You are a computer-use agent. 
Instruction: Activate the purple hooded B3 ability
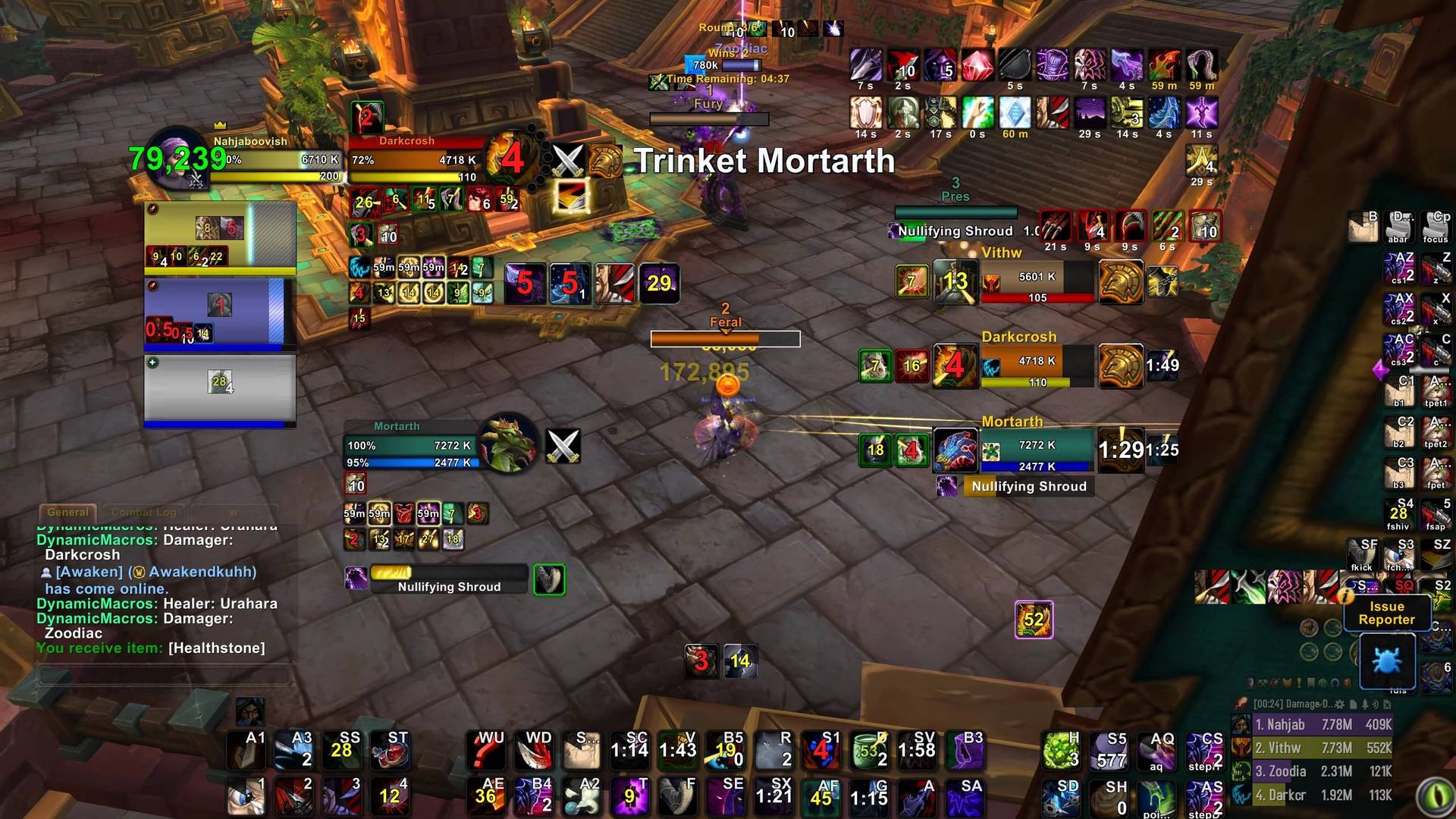(966, 749)
